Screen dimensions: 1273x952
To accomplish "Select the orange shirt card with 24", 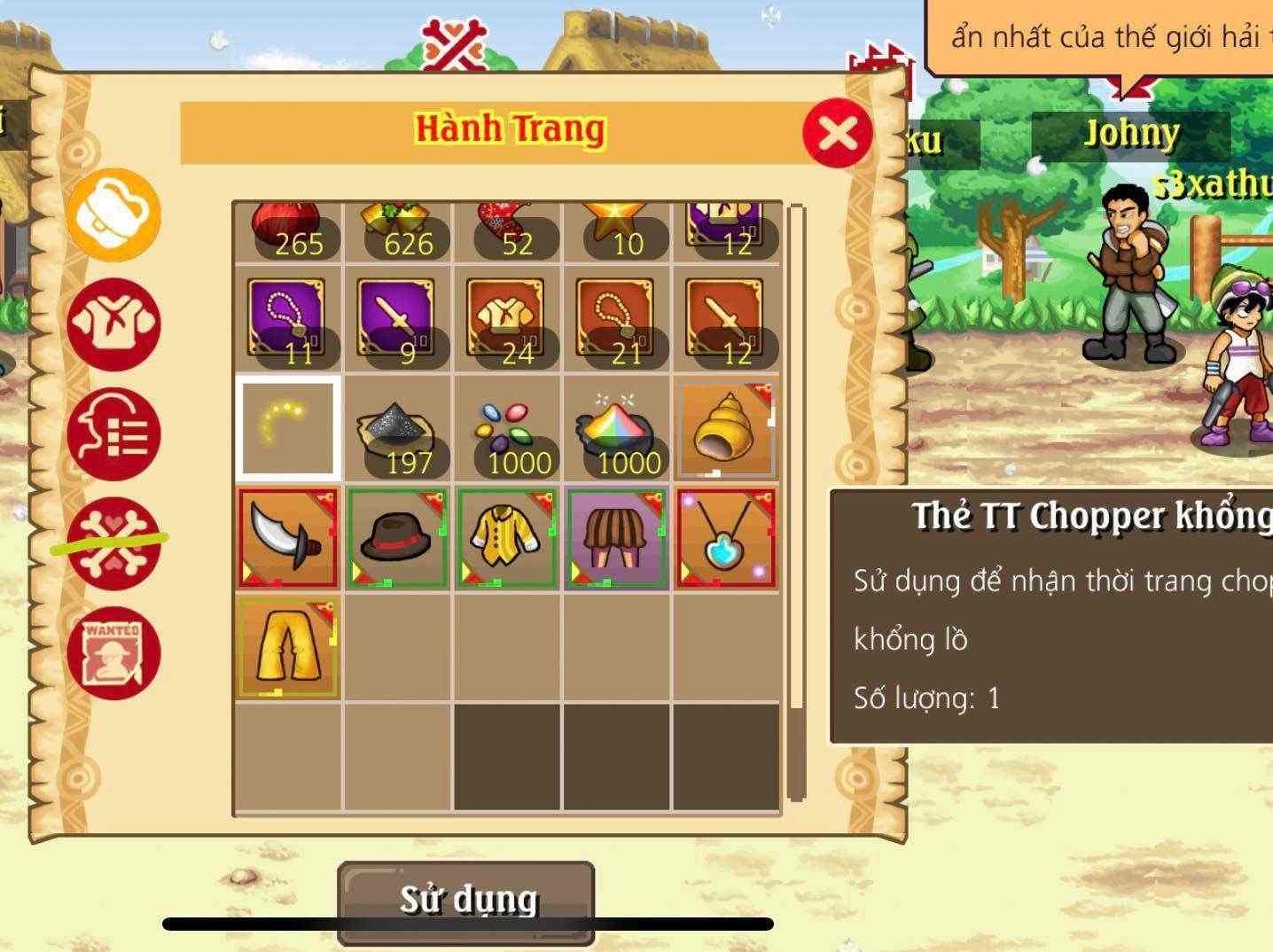I will 507,319.
